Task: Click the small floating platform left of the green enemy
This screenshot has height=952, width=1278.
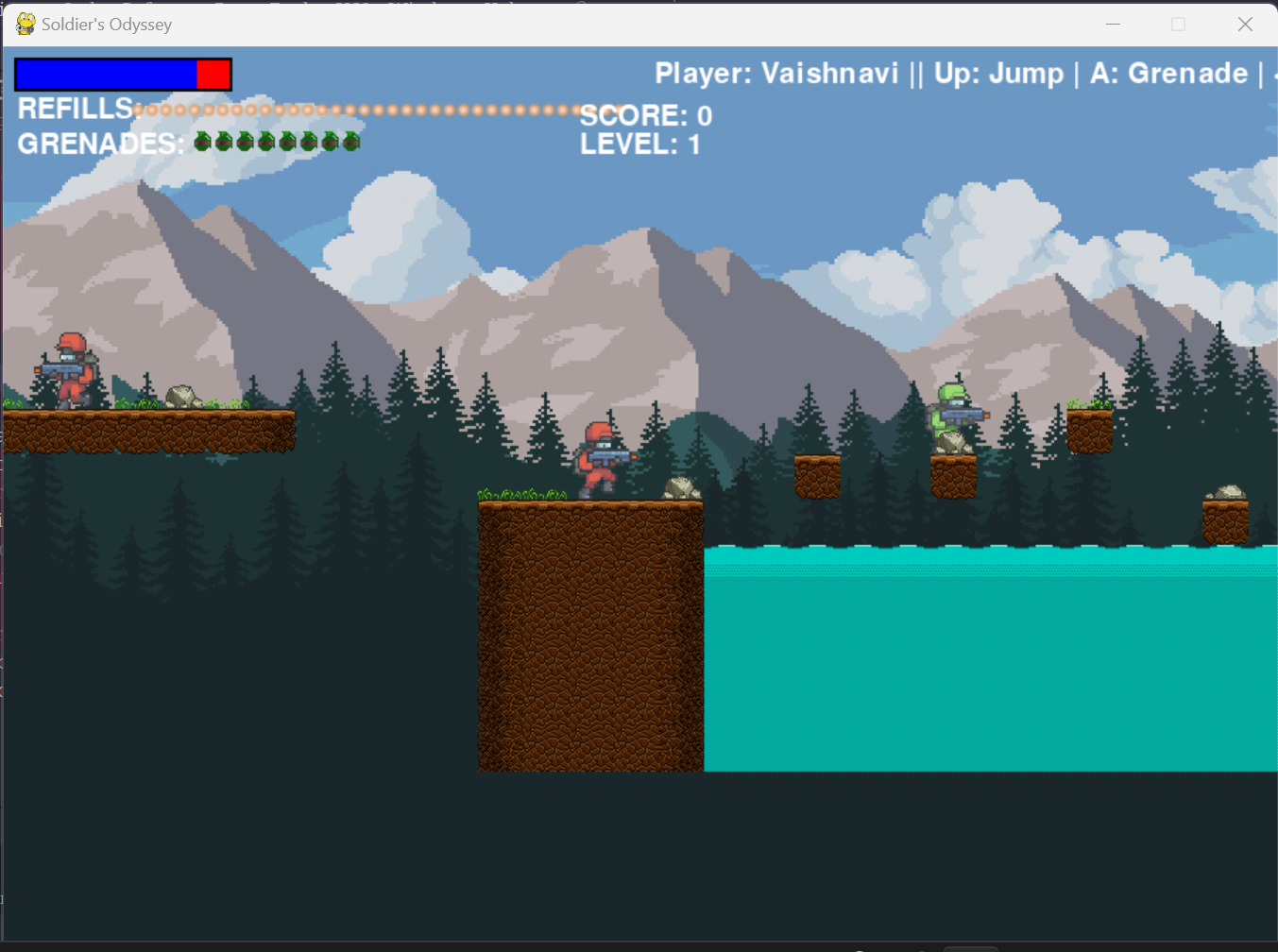Action: [818, 472]
